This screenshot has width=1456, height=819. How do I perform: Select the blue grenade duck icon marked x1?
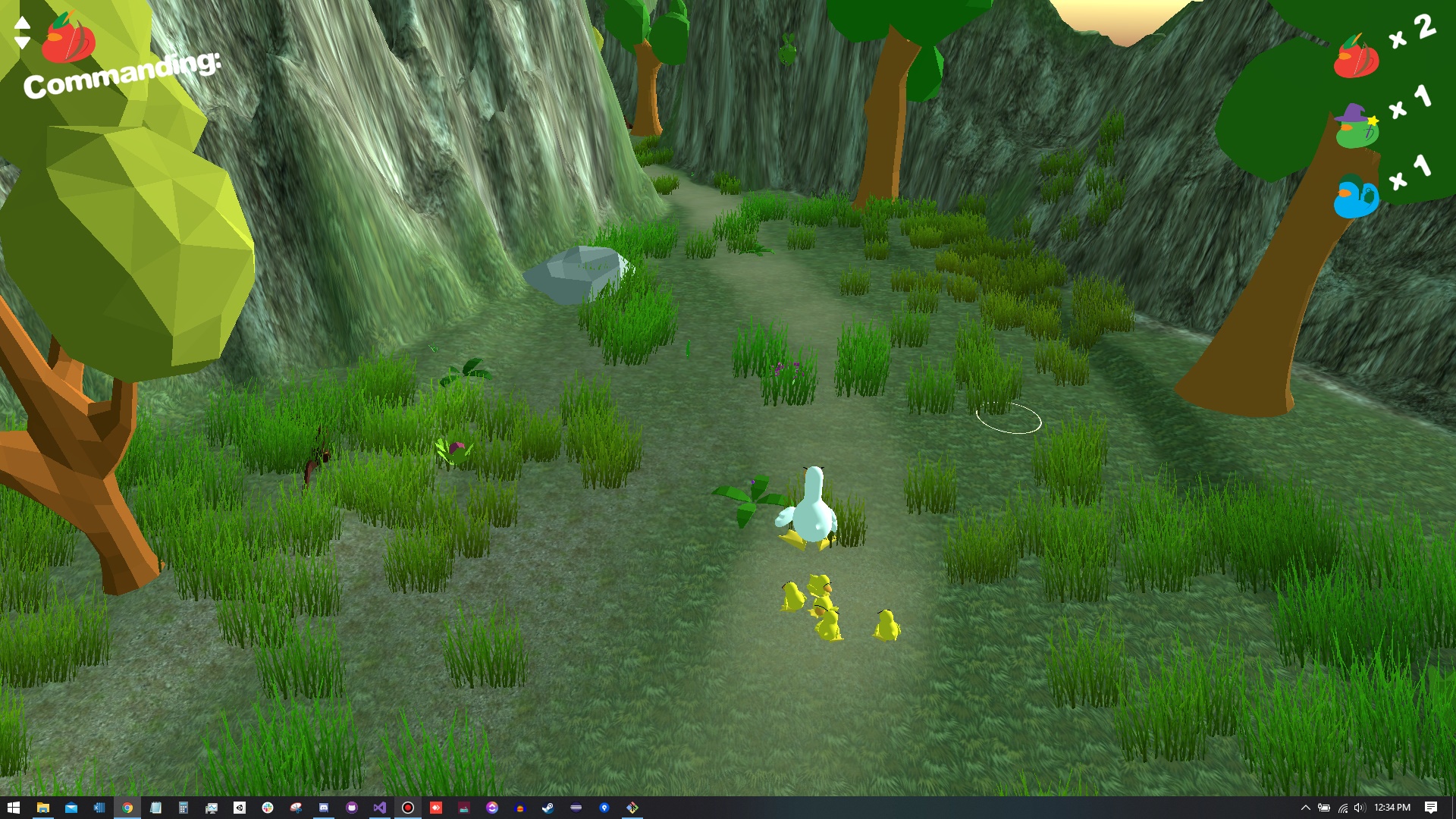click(x=1354, y=199)
